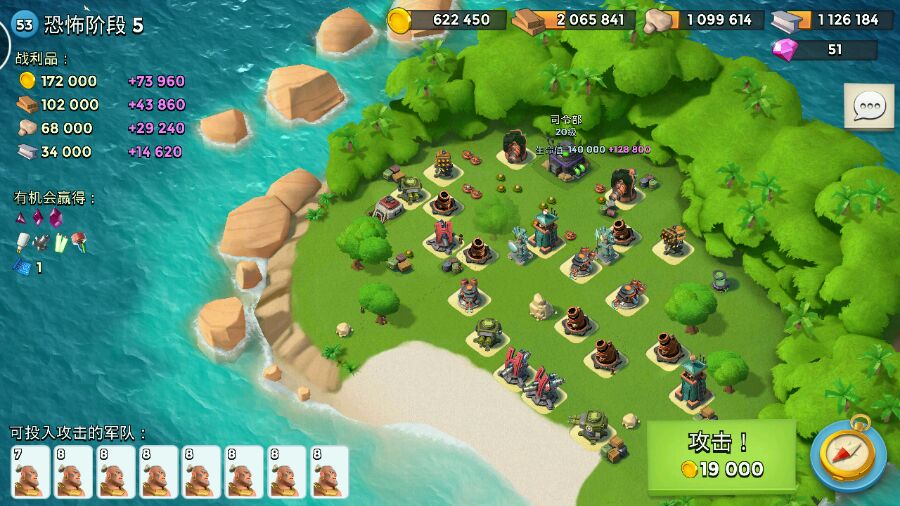Viewport: 900px width, 506px height.
Task: Tap the green 攻击 attack button
Action: (x=721, y=455)
